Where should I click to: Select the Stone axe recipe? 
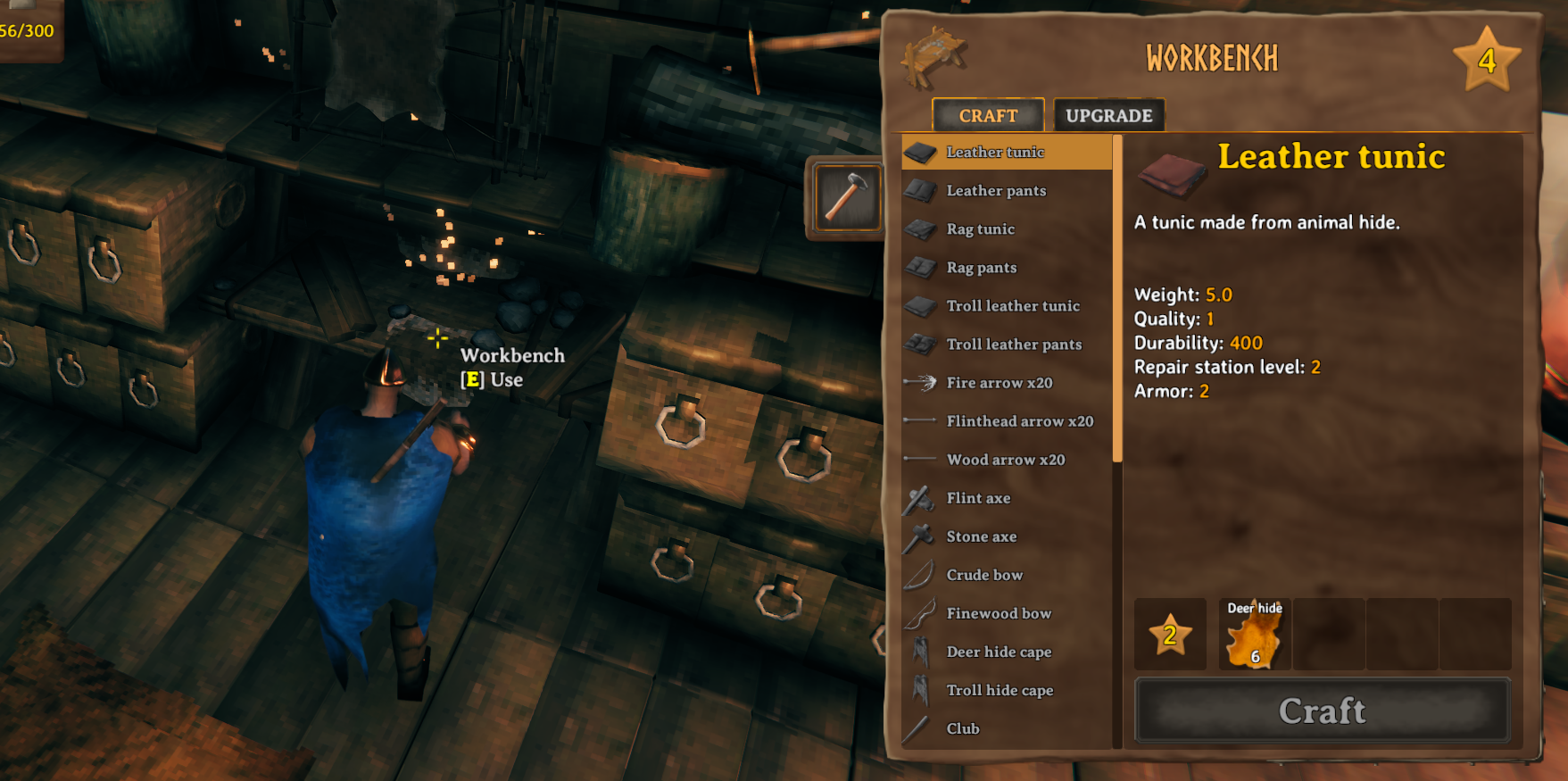point(982,536)
